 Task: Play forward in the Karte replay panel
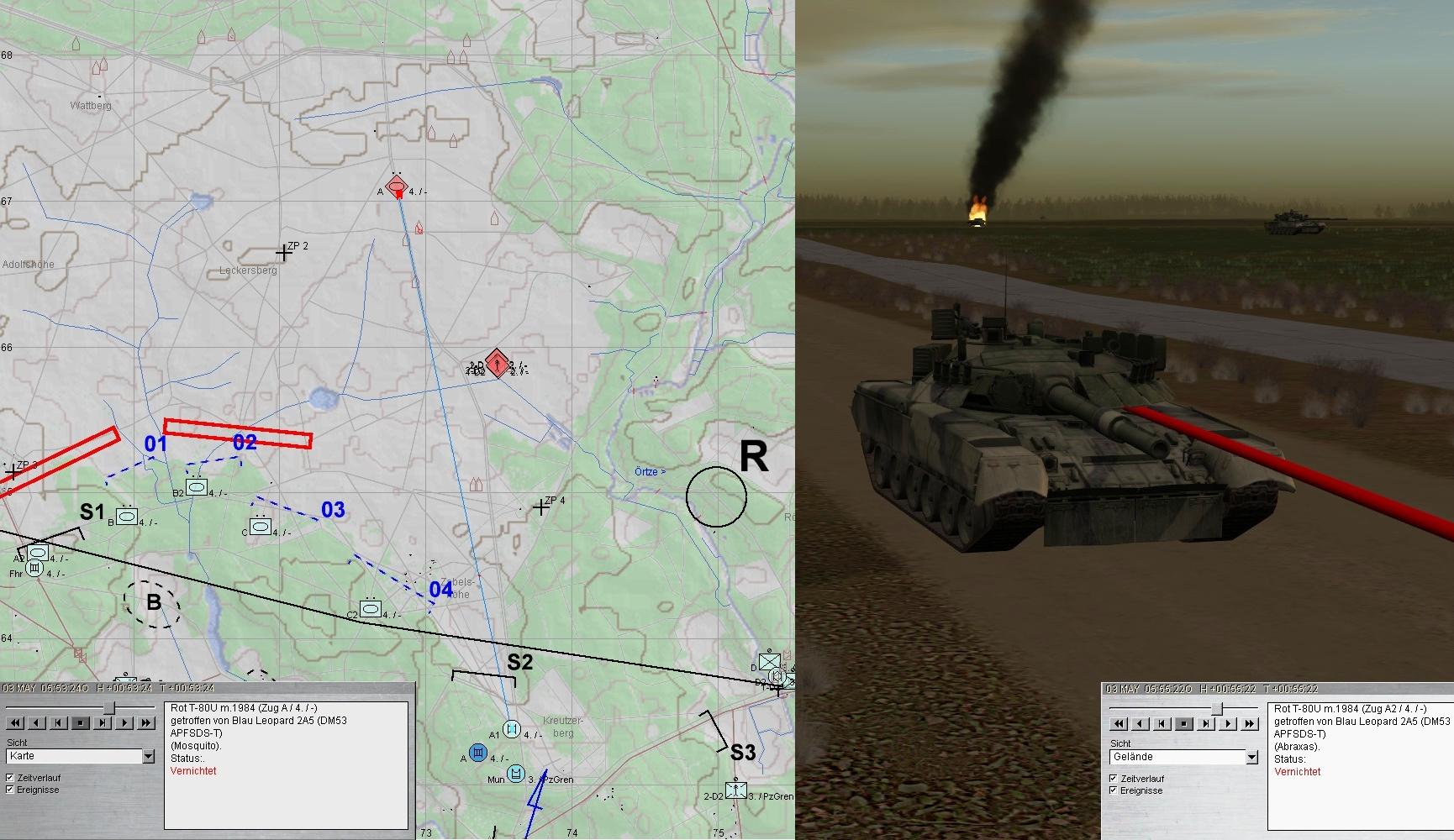124,722
